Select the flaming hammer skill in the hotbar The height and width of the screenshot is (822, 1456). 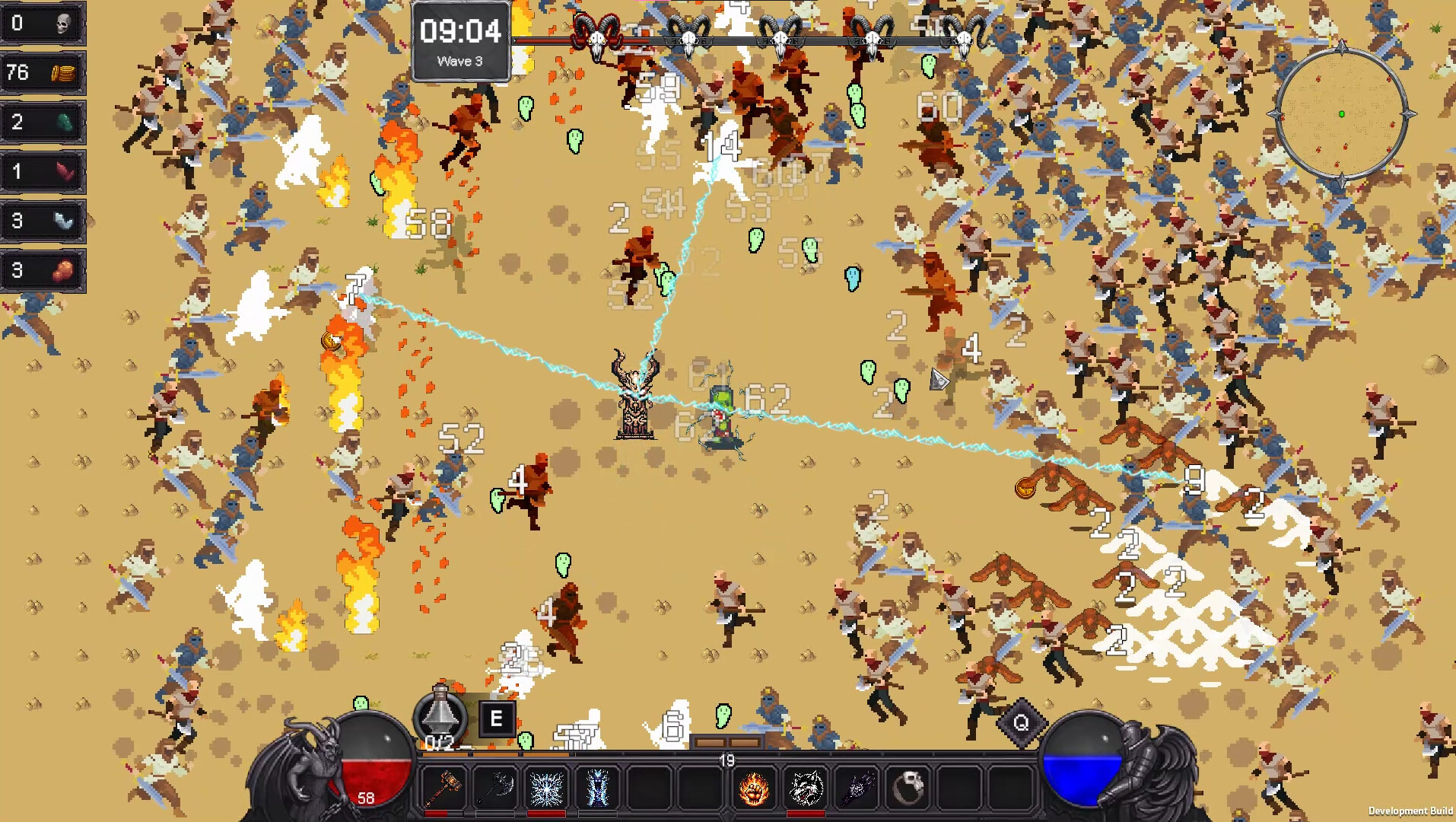click(445, 788)
